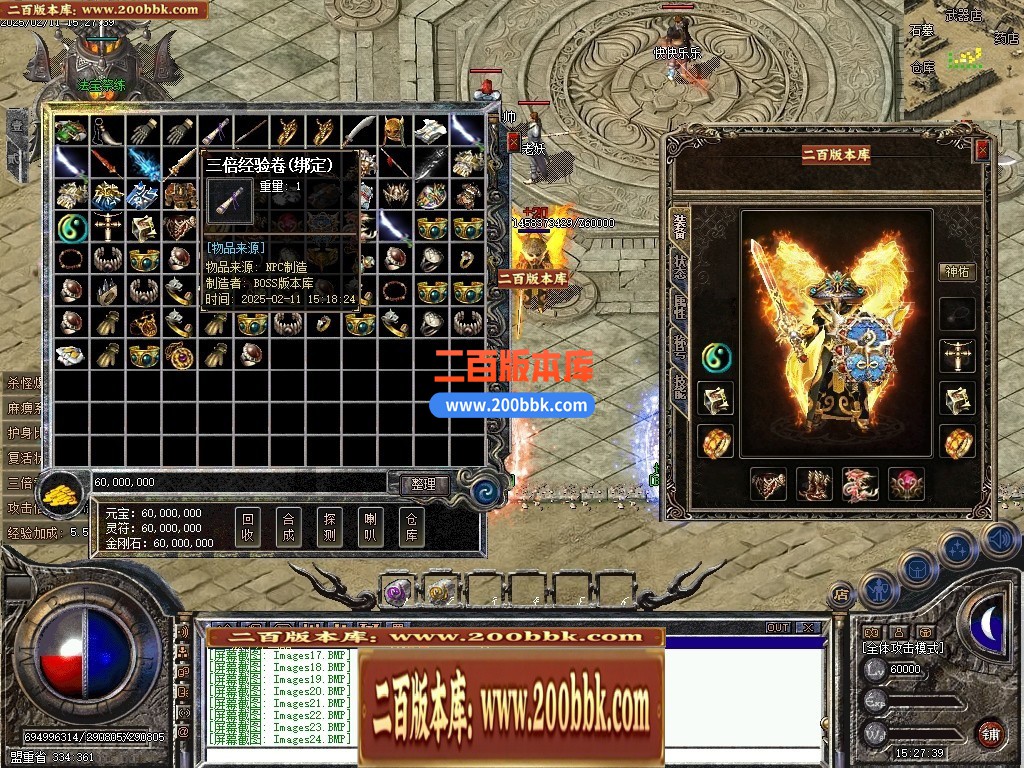Close the chat window with X
The image size is (1024, 768).
(808, 628)
